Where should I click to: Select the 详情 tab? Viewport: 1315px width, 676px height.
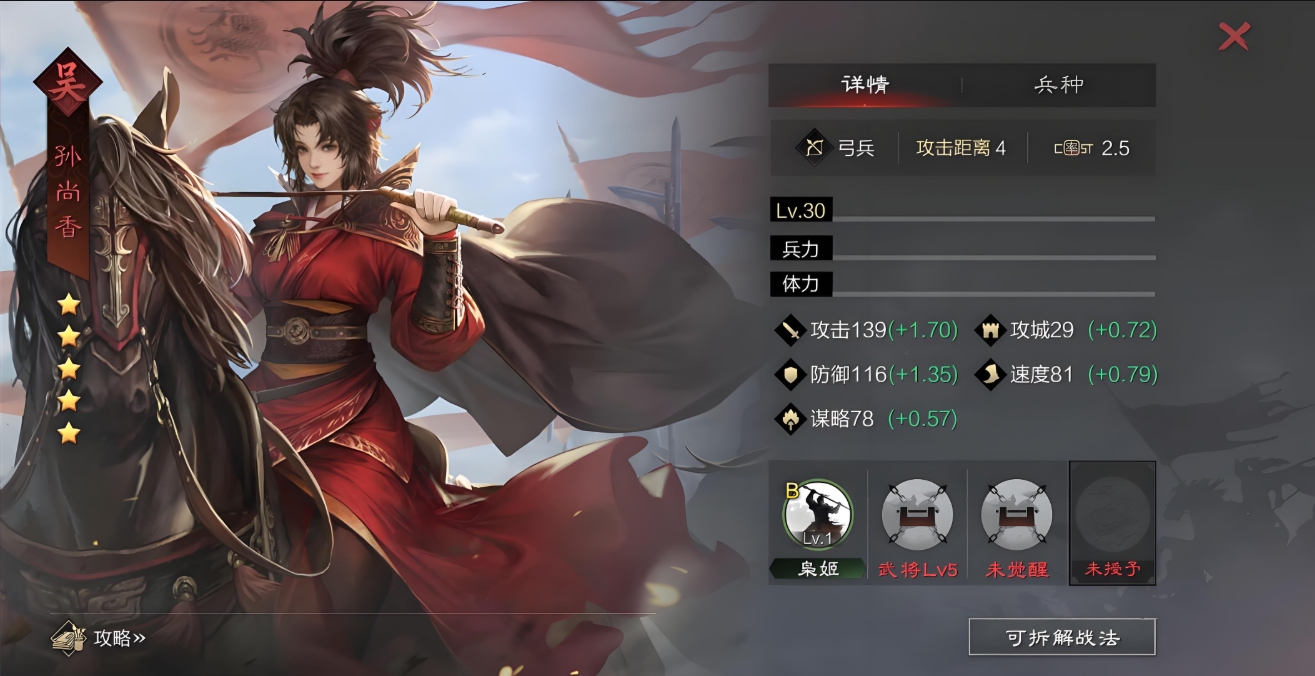coord(865,85)
